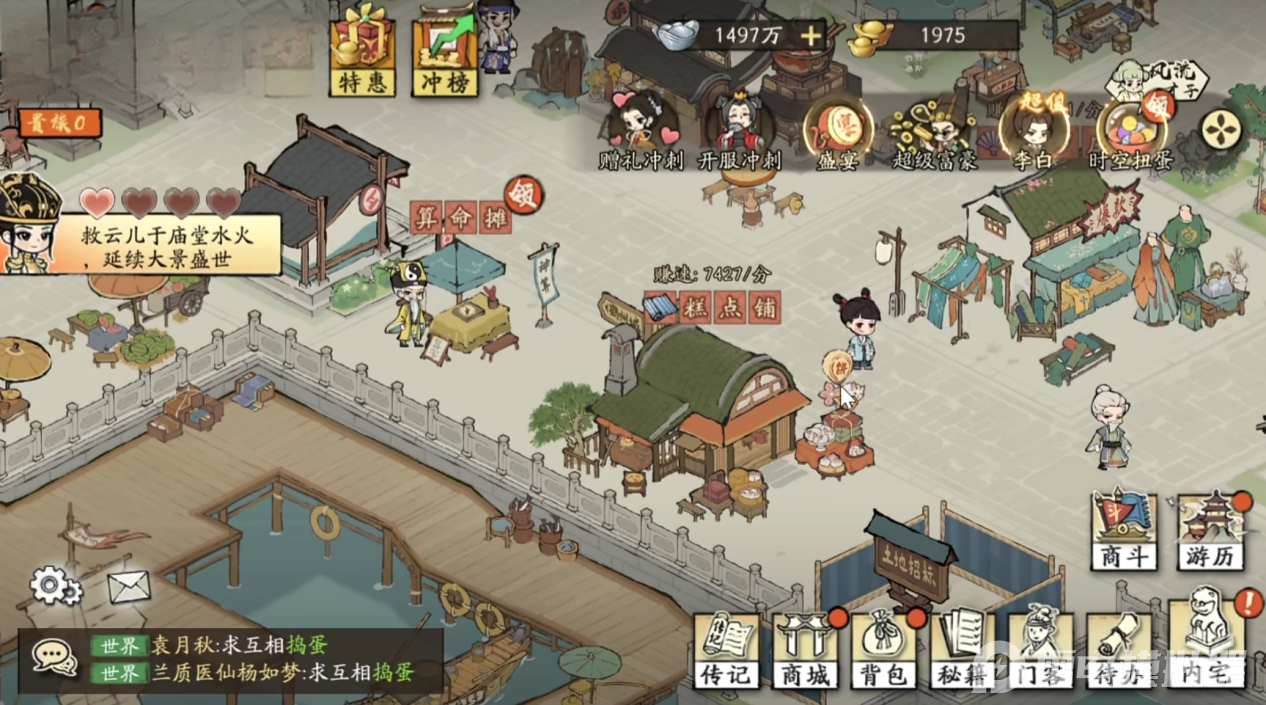Expand the four-dot clover menu button

[1221, 129]
